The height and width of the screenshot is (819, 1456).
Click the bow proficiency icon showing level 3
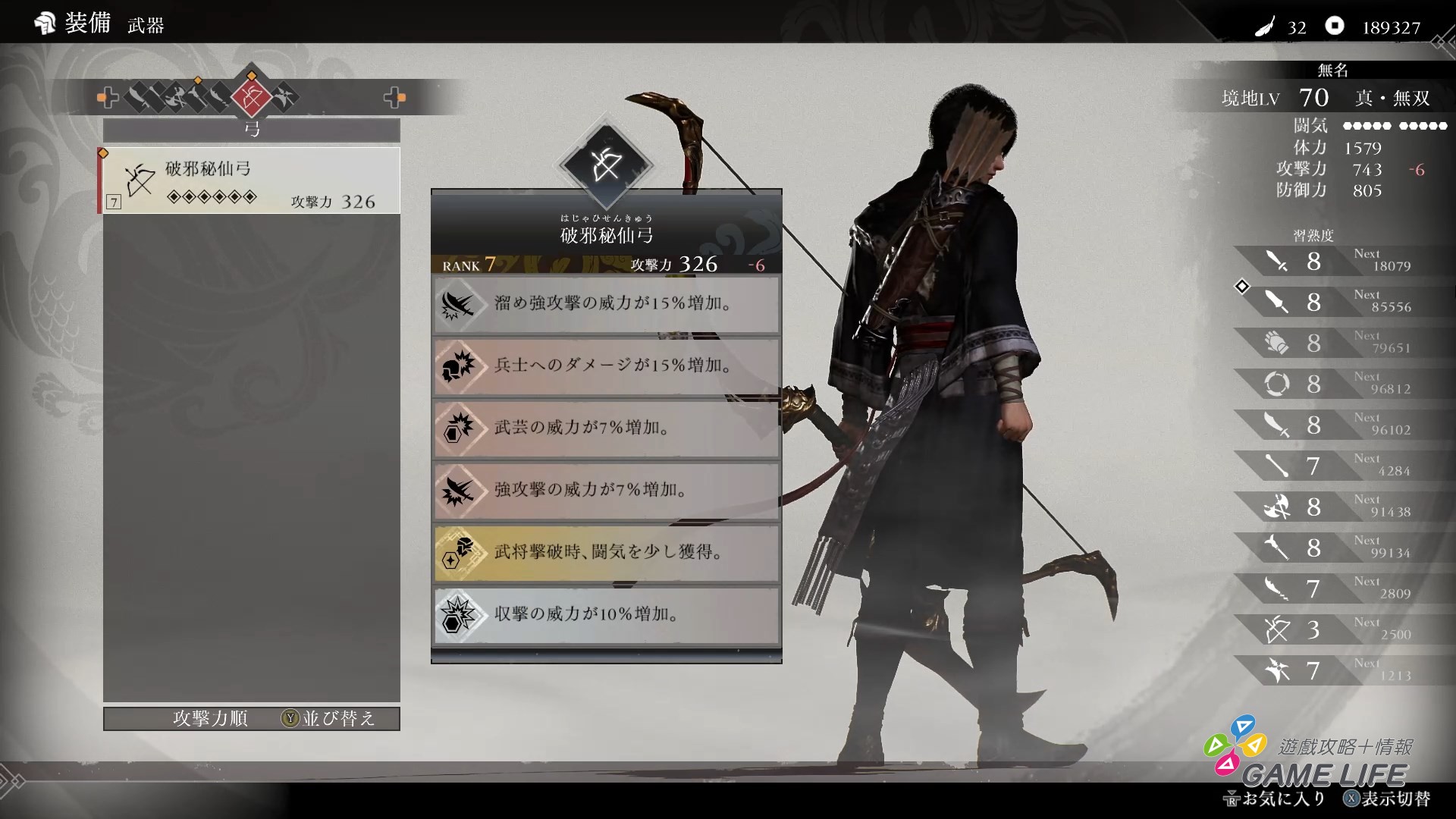pyautogui.click(x=1279, y=630)
